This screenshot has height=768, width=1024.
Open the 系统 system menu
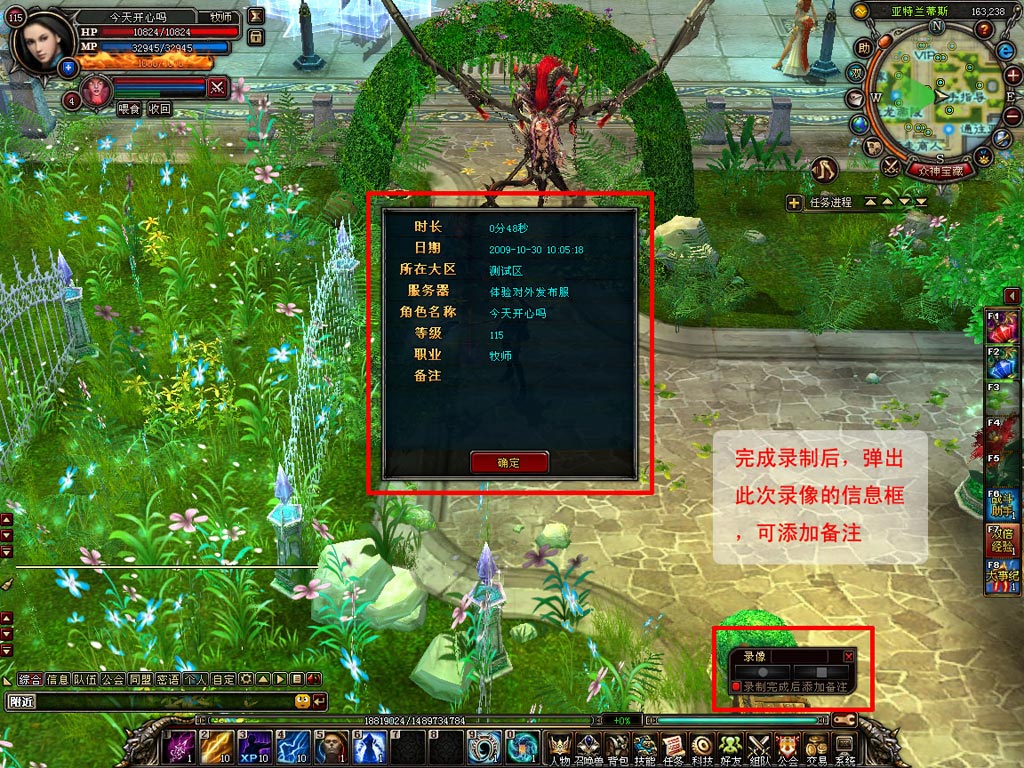pos(845,747)
